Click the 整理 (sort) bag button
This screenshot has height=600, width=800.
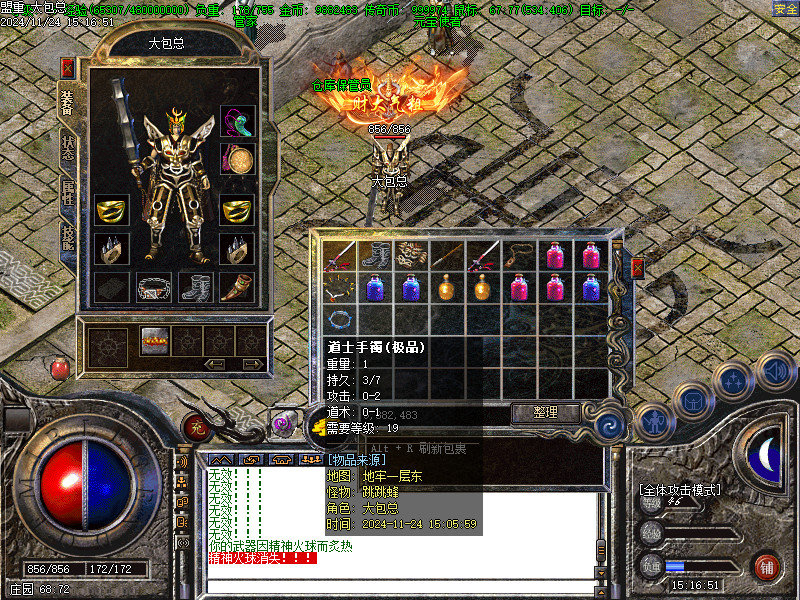(546, 412)
